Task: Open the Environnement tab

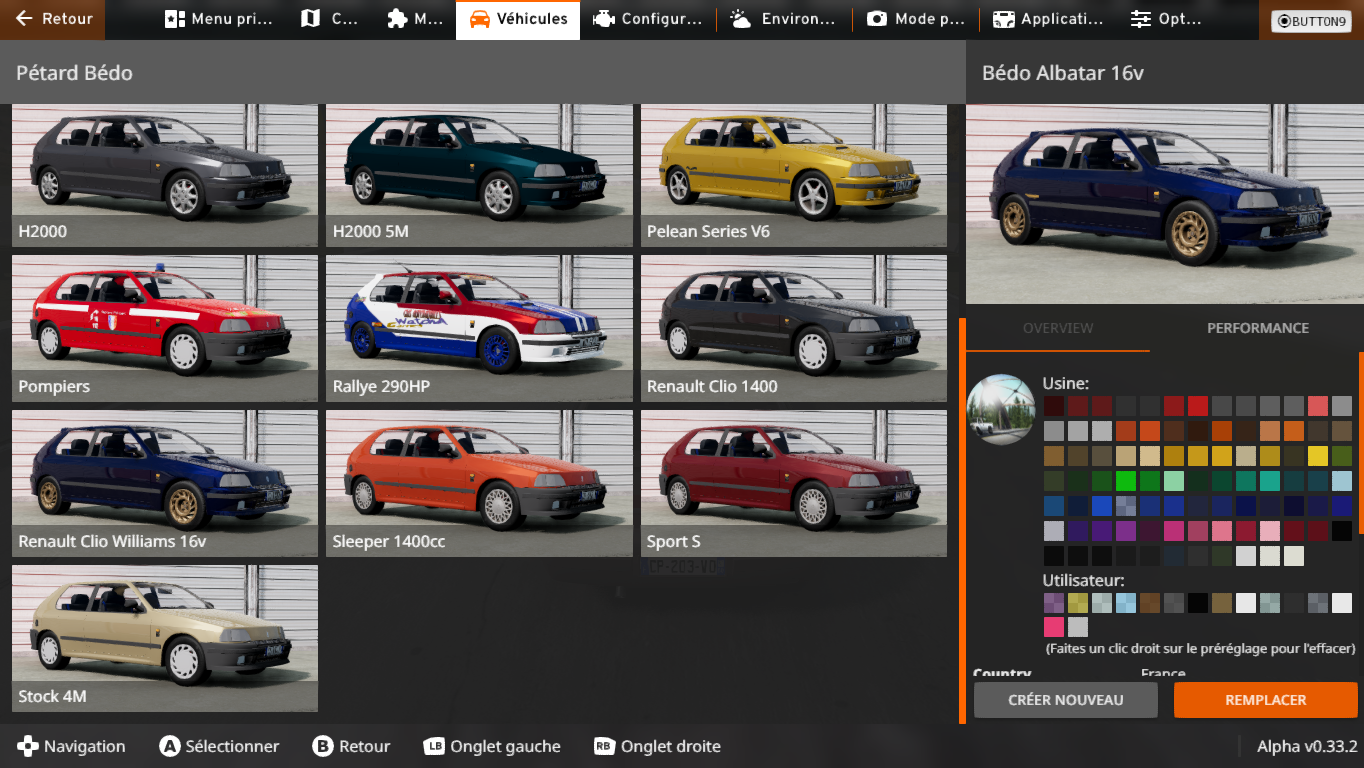Action: (782, 19)
